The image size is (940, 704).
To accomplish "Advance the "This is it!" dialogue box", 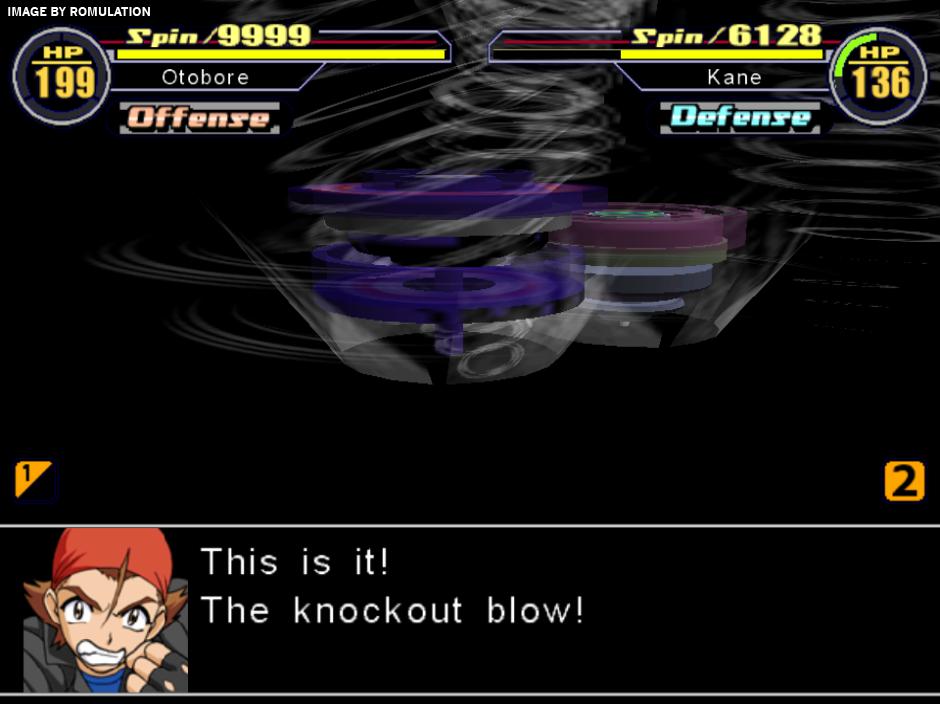I will tap(560, 608).
